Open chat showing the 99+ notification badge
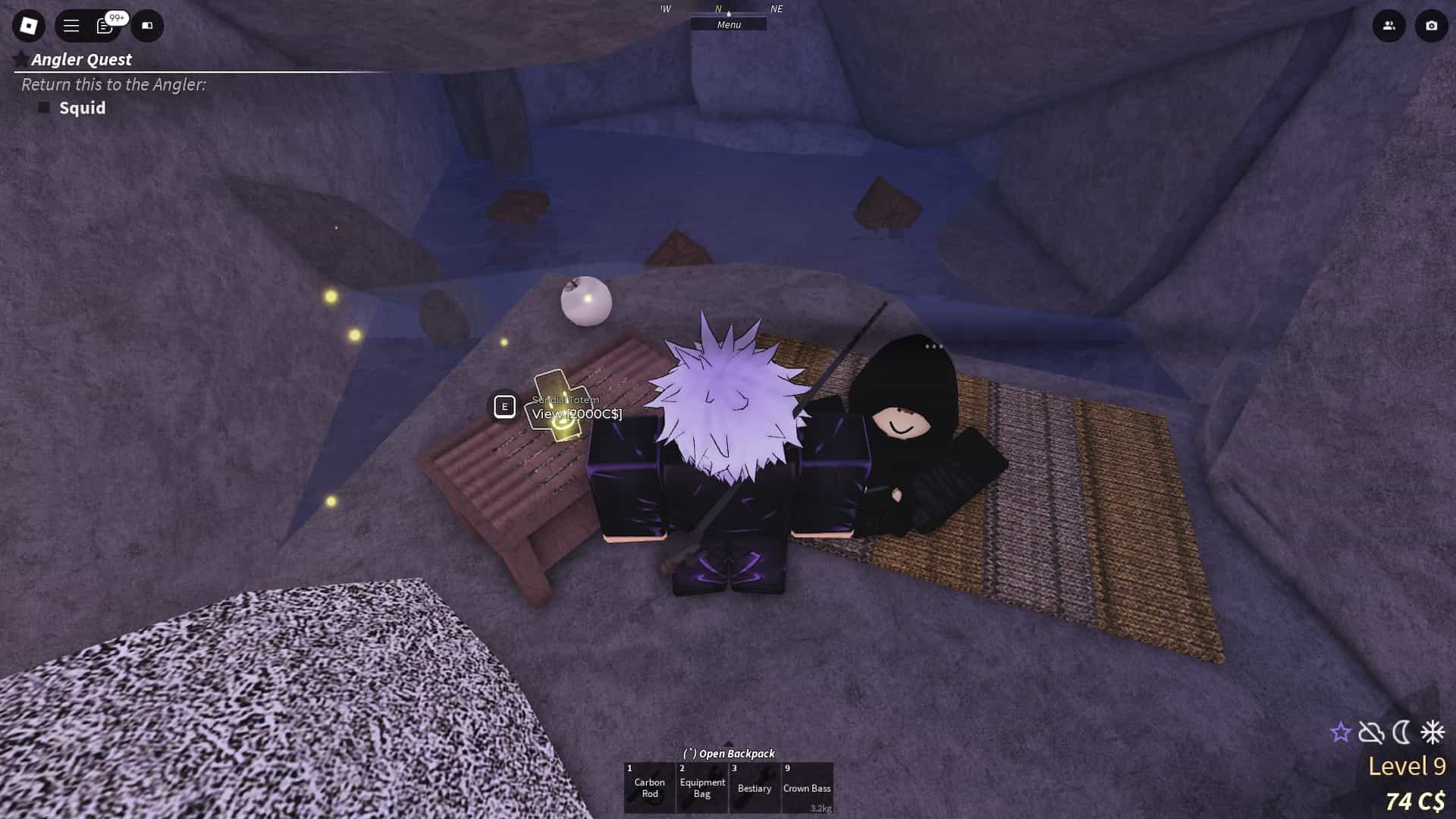 click(x=105, y=26)
